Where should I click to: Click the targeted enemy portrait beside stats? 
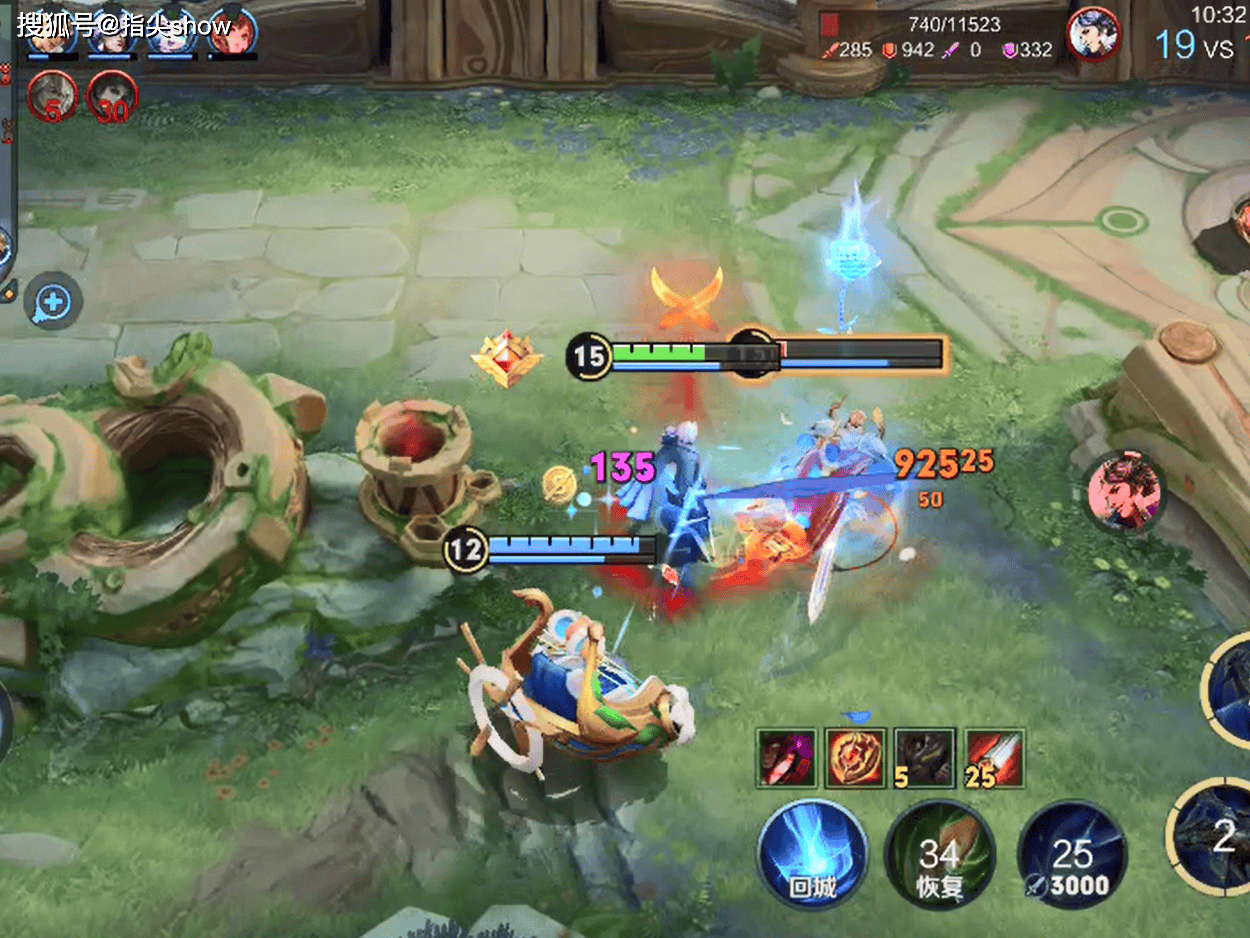1092,35
